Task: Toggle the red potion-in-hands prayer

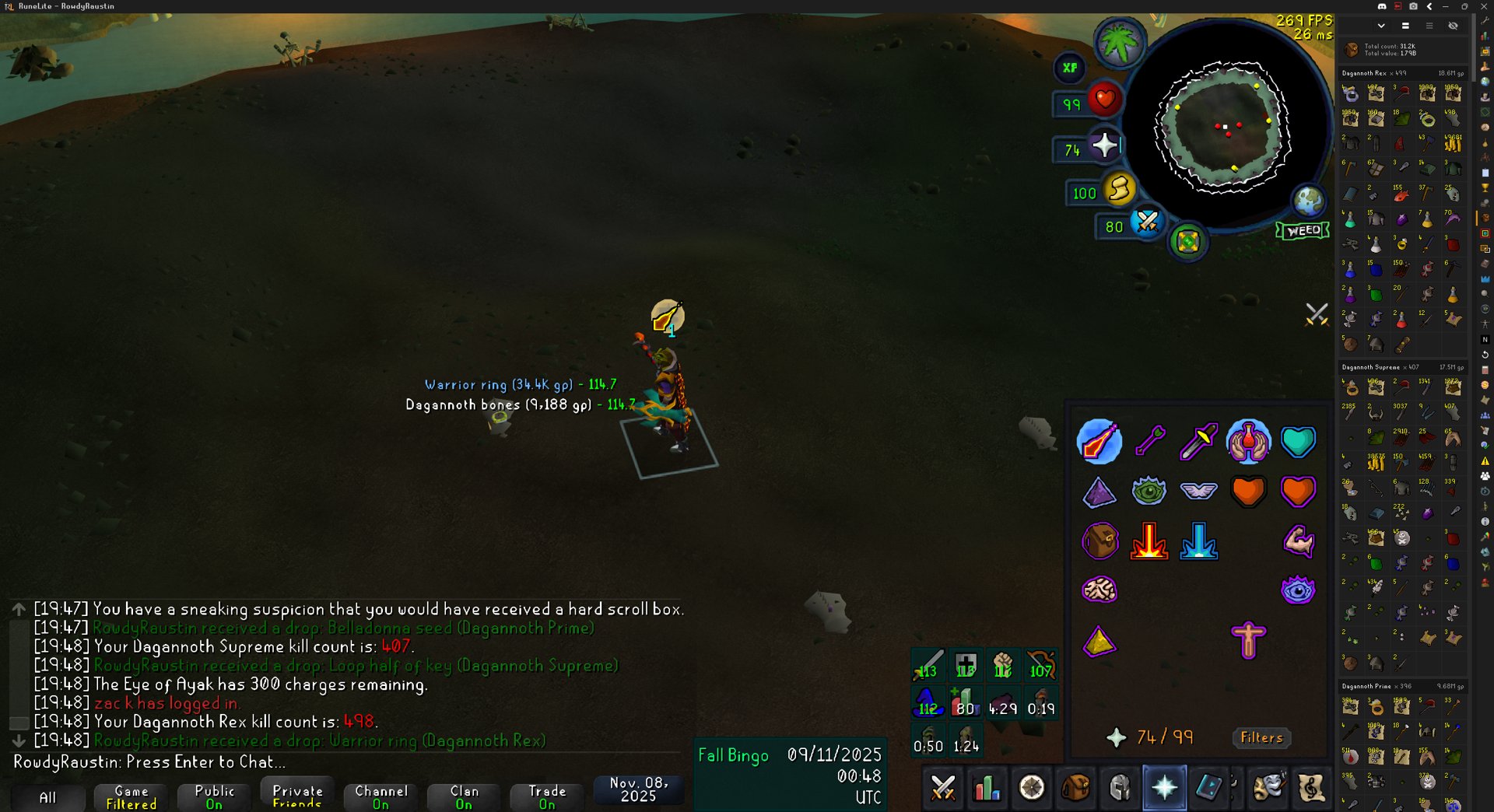Action: 1248,442
